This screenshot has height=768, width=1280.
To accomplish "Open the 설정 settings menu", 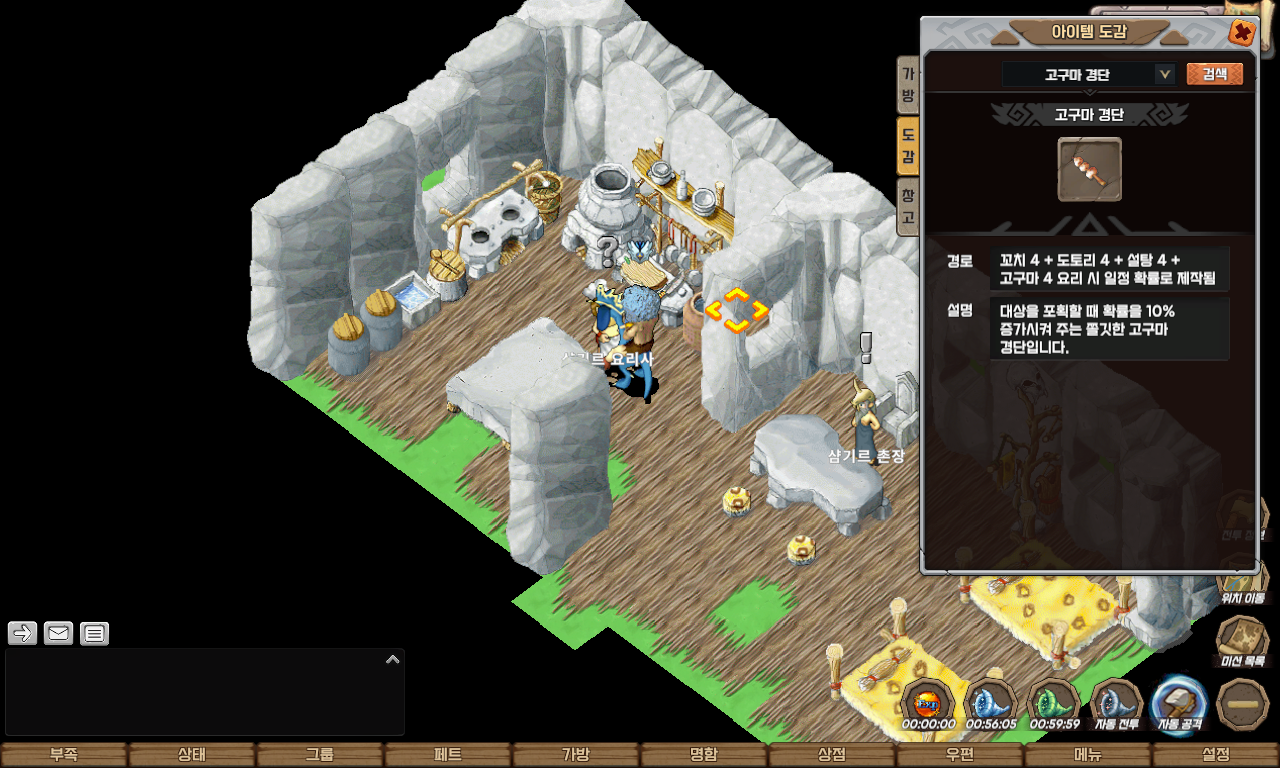I will pyautogui.click(x=1216, y=755).
